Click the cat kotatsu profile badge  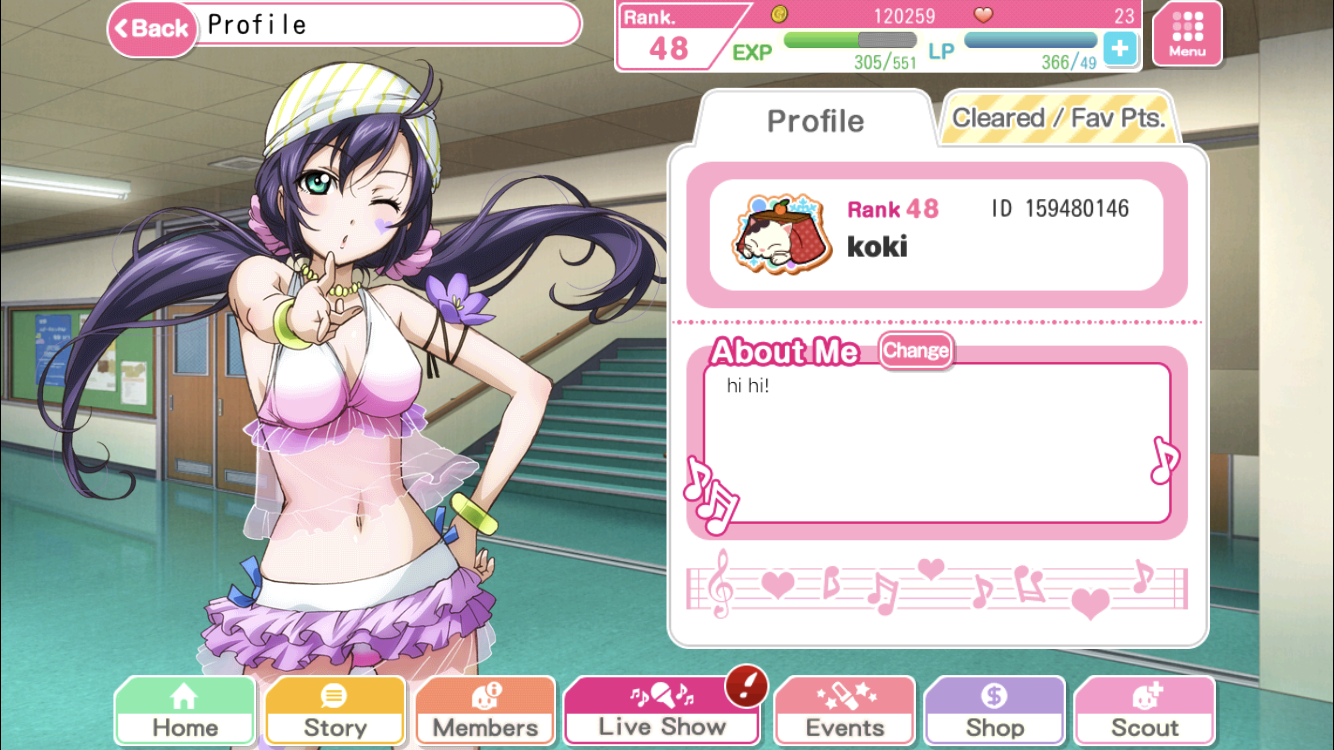(767, 235)
